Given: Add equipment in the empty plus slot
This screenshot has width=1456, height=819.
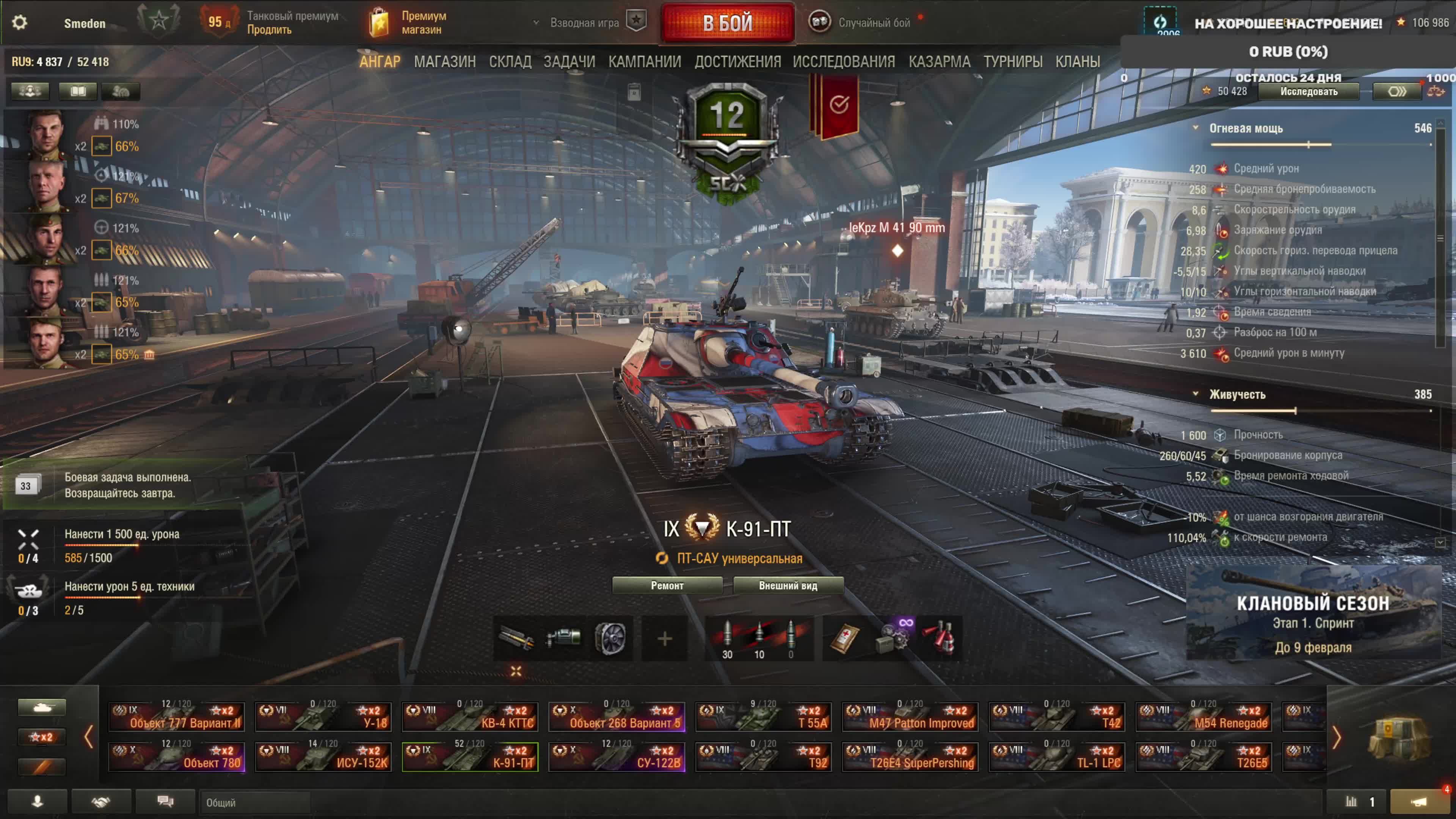Looking at the screenshot, I should point(665,639).
